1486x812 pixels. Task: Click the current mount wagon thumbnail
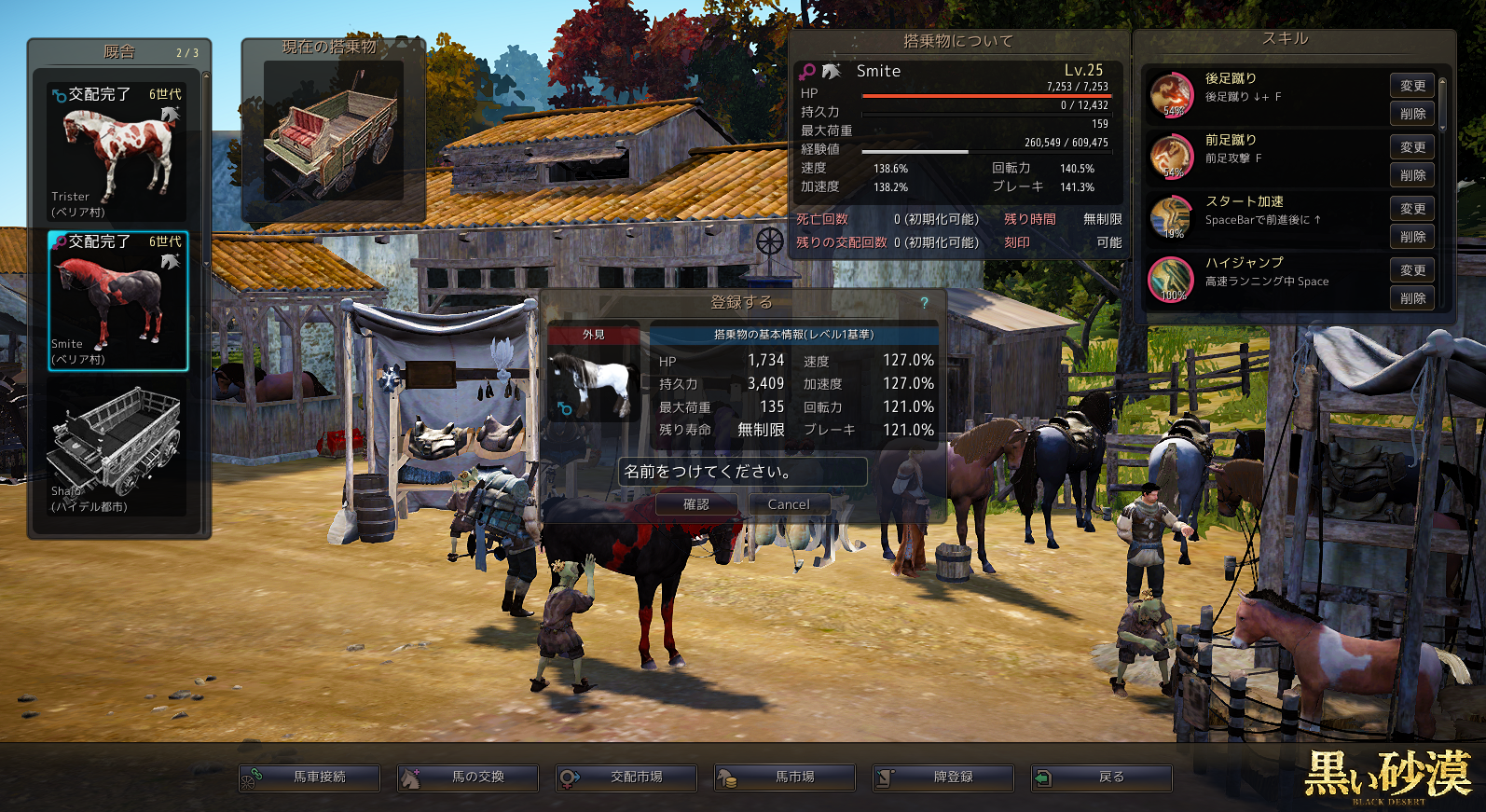pos(333,131)
